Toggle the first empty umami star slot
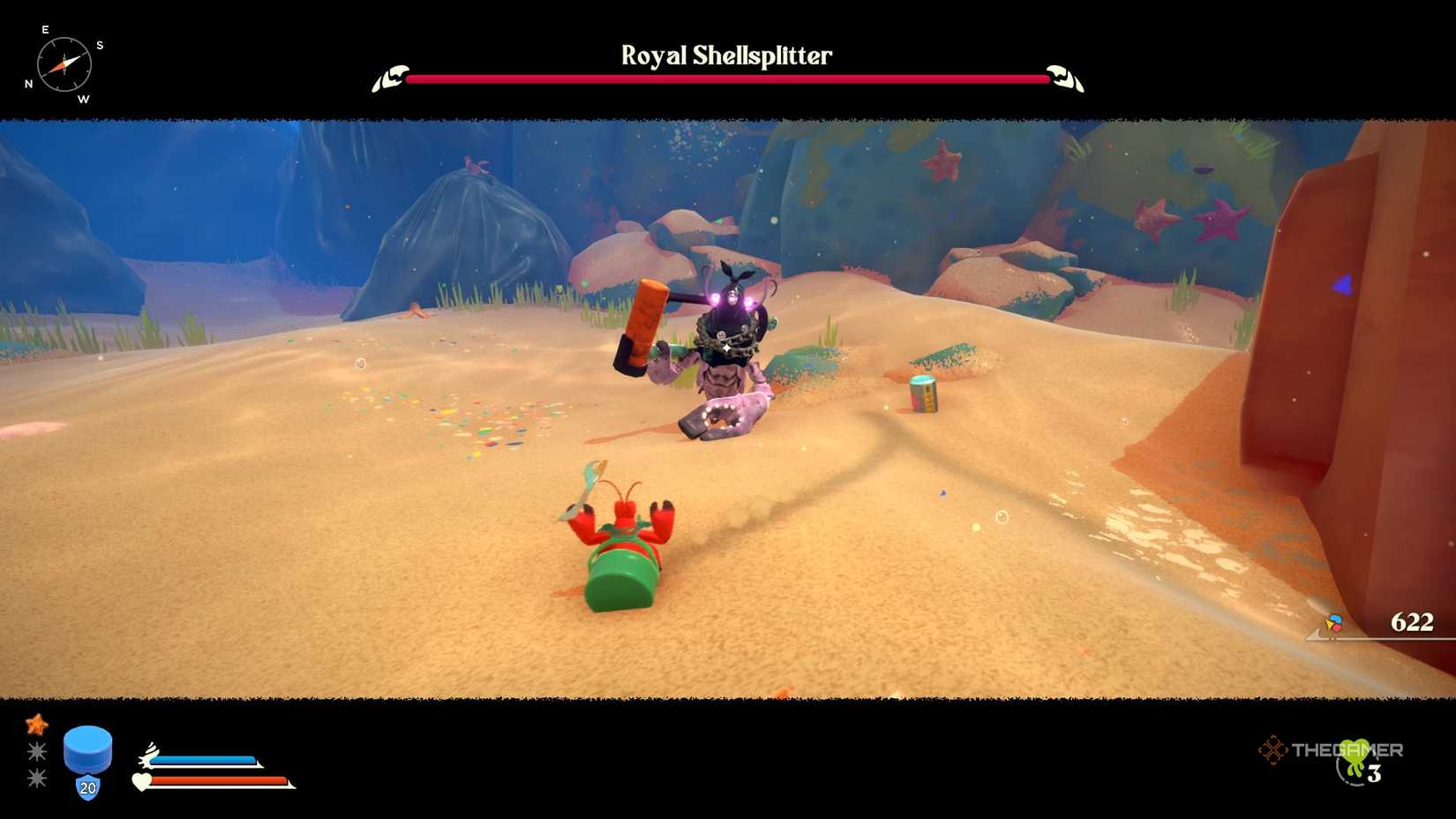 [35, 753]
